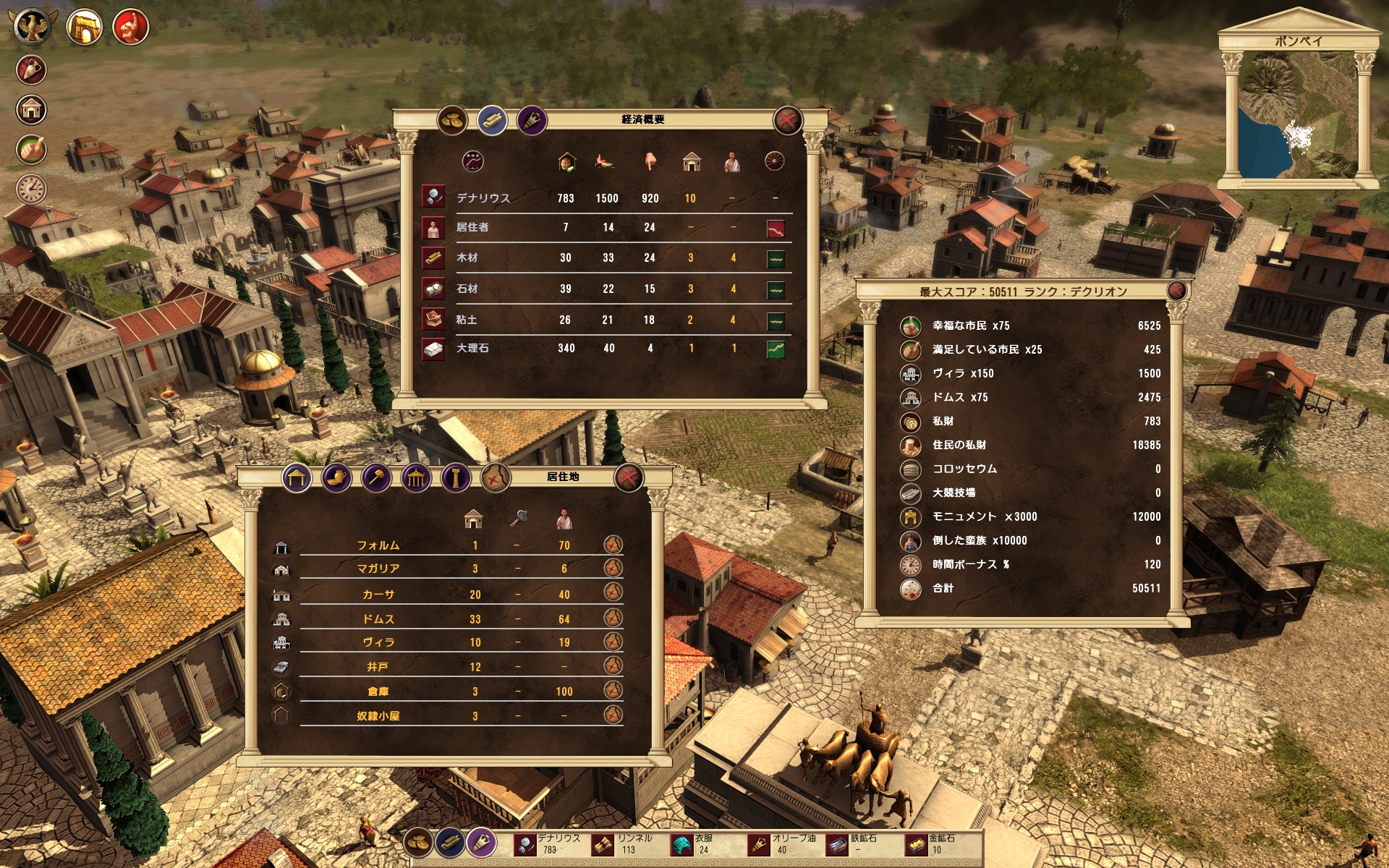Close the 最大スコア score panel
The width and height of the screenshot is (1389, 868).
[1177, 291]
